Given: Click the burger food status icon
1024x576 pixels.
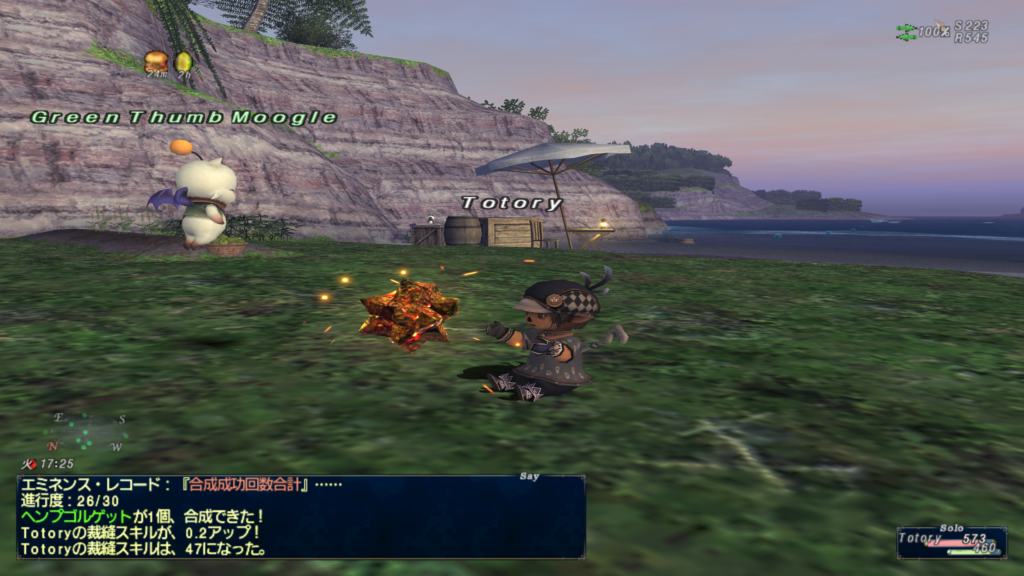Looking at the screenshot, I should 155,62.
